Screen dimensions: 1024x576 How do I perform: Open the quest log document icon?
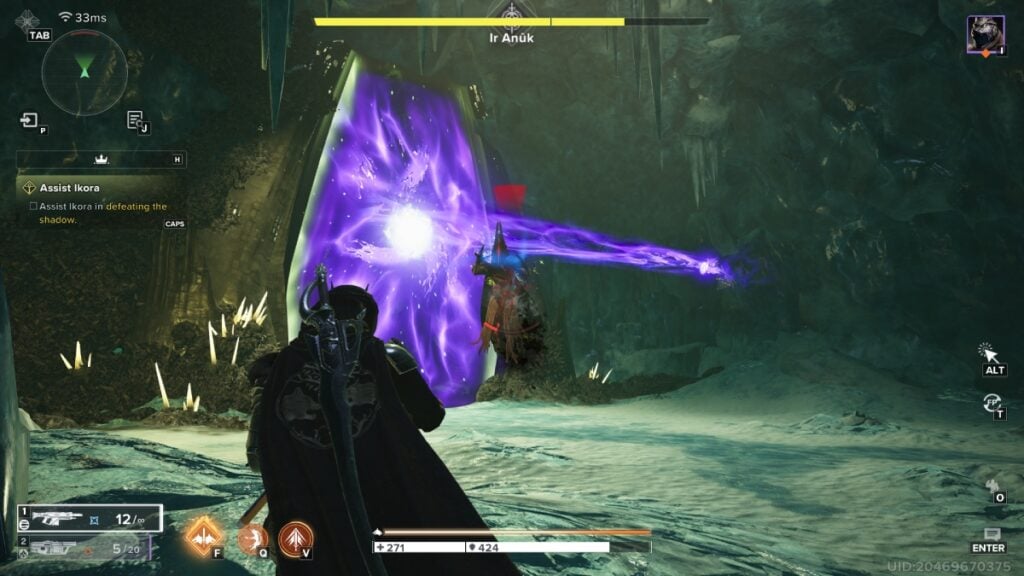[134, 121]
